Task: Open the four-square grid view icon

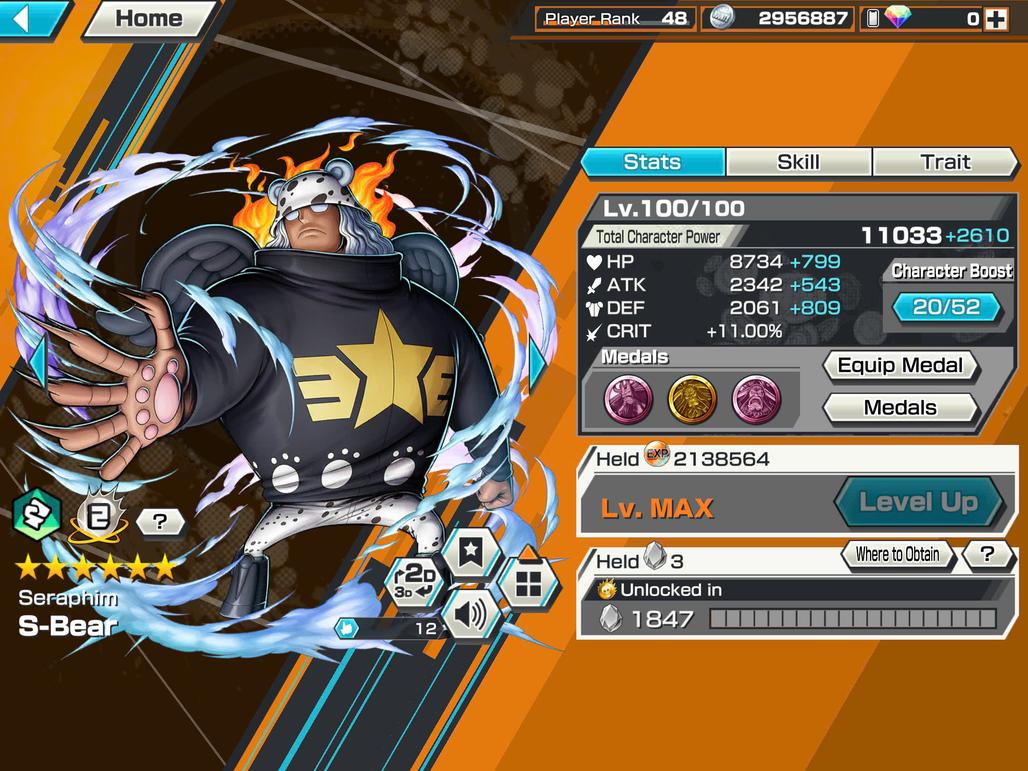Action: coord(527,581)
